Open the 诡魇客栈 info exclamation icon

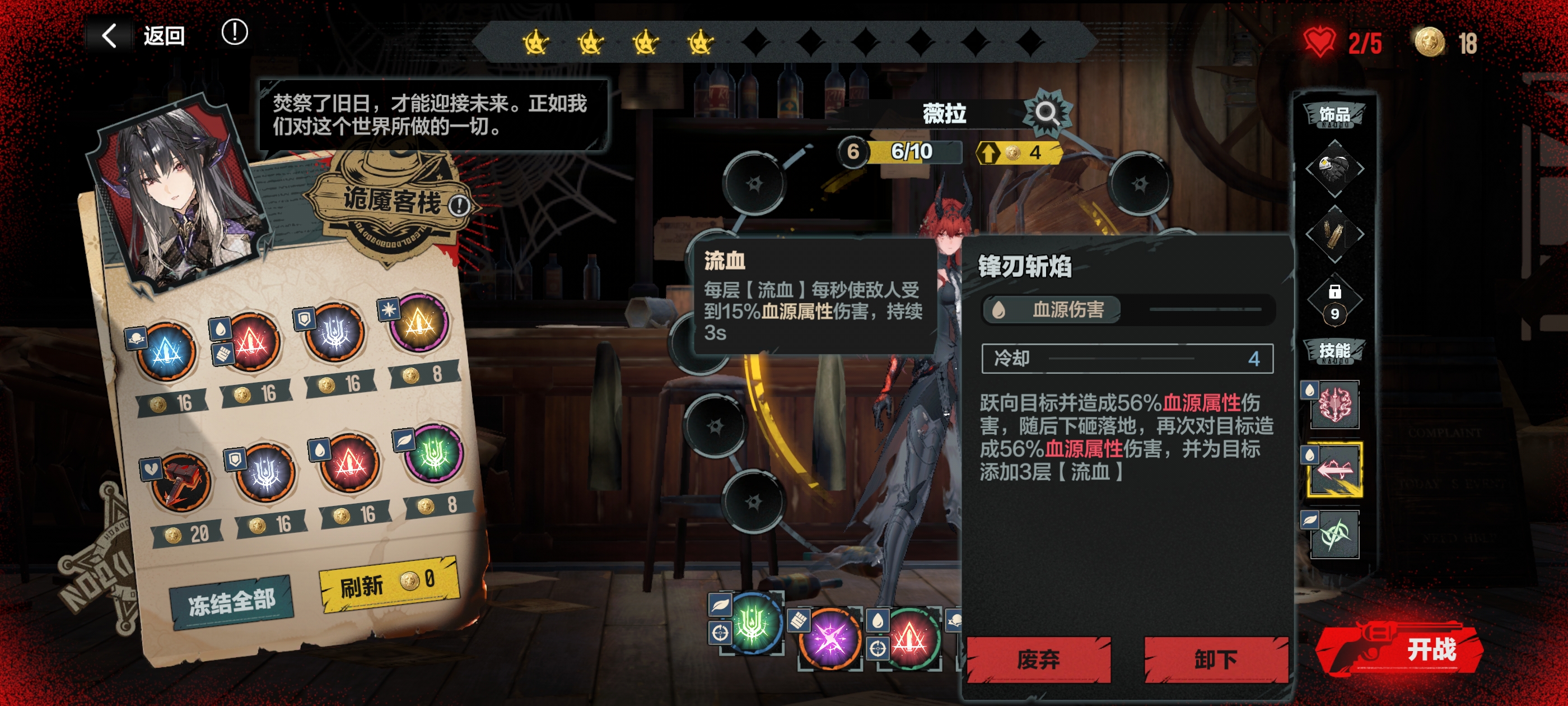[459, 206]
